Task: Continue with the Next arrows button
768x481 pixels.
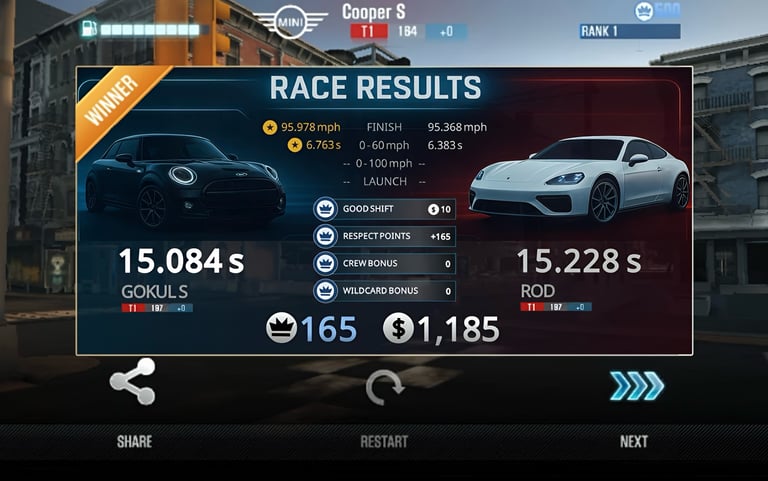Action: (x=636, y=386)
